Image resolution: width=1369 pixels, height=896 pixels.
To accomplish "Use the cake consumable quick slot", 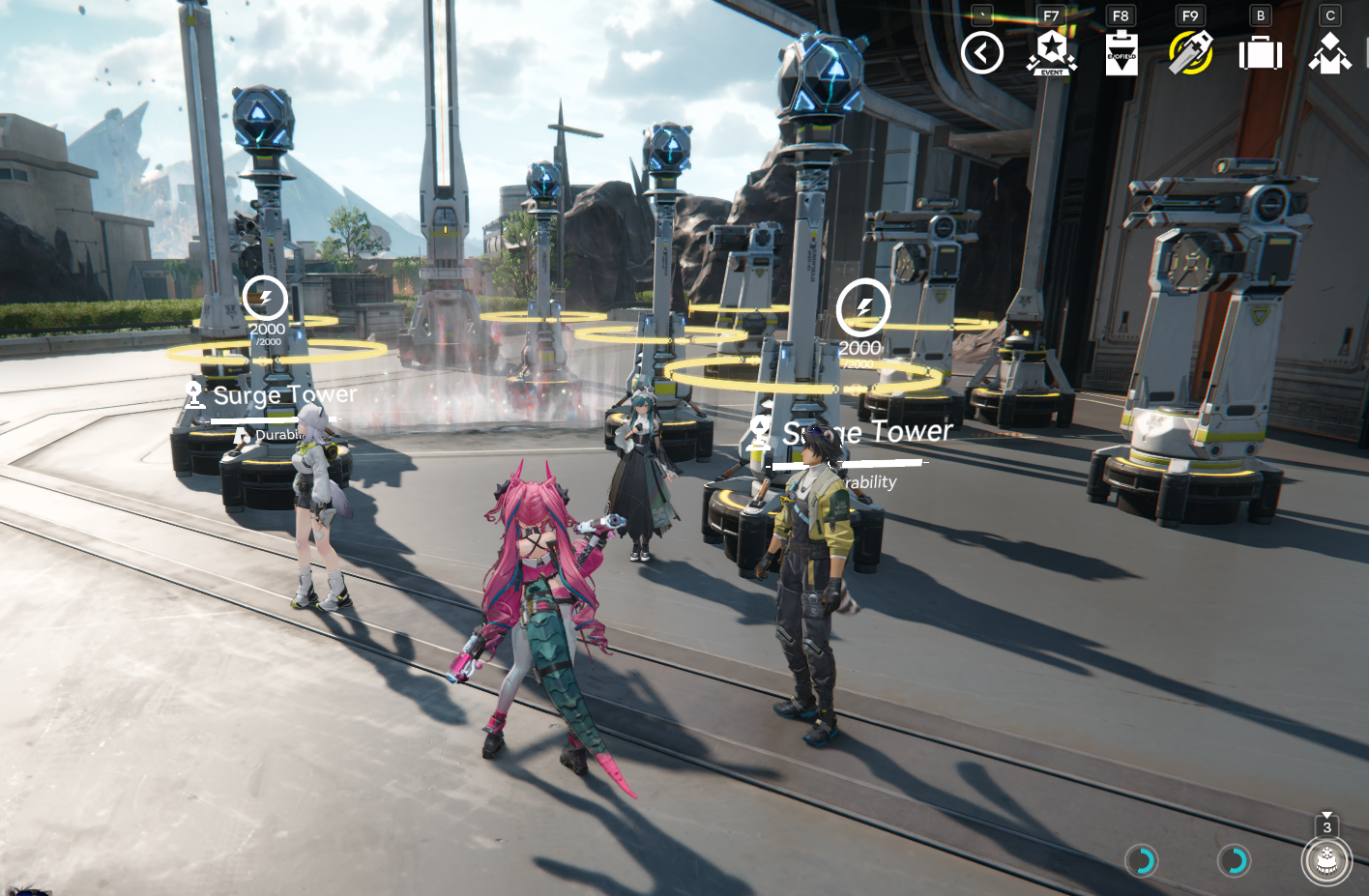I will pos(1326,860).
